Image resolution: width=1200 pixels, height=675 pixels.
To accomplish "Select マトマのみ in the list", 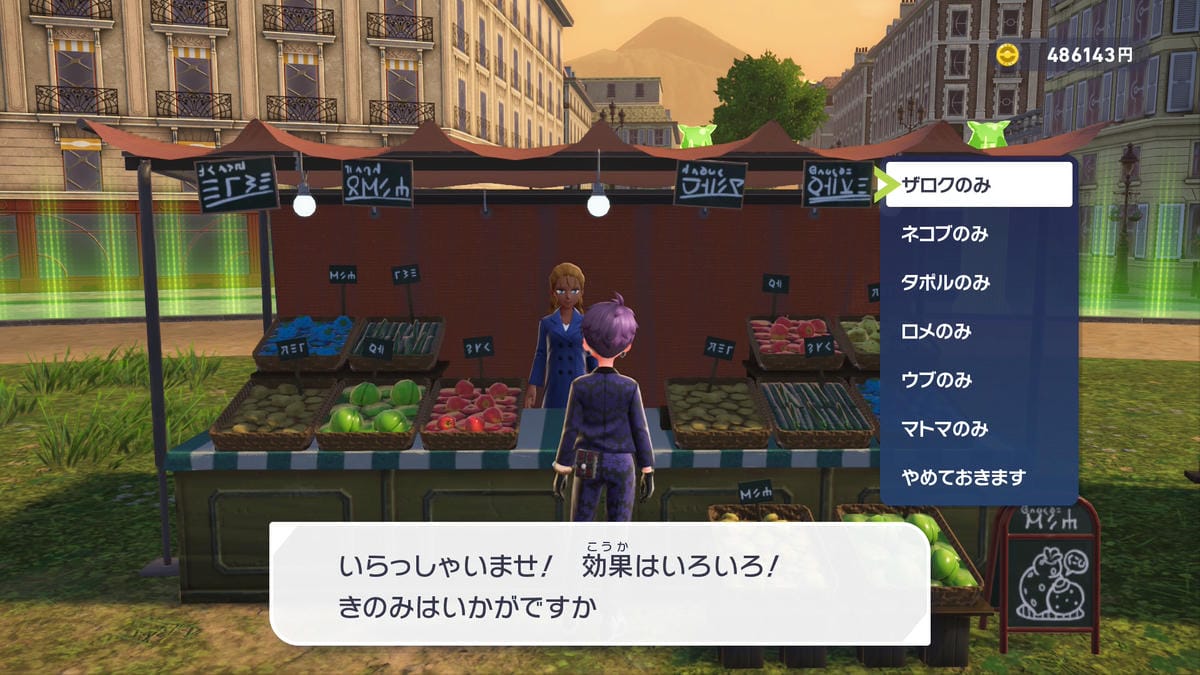I will pyautogui.click(x=978, y=429).
